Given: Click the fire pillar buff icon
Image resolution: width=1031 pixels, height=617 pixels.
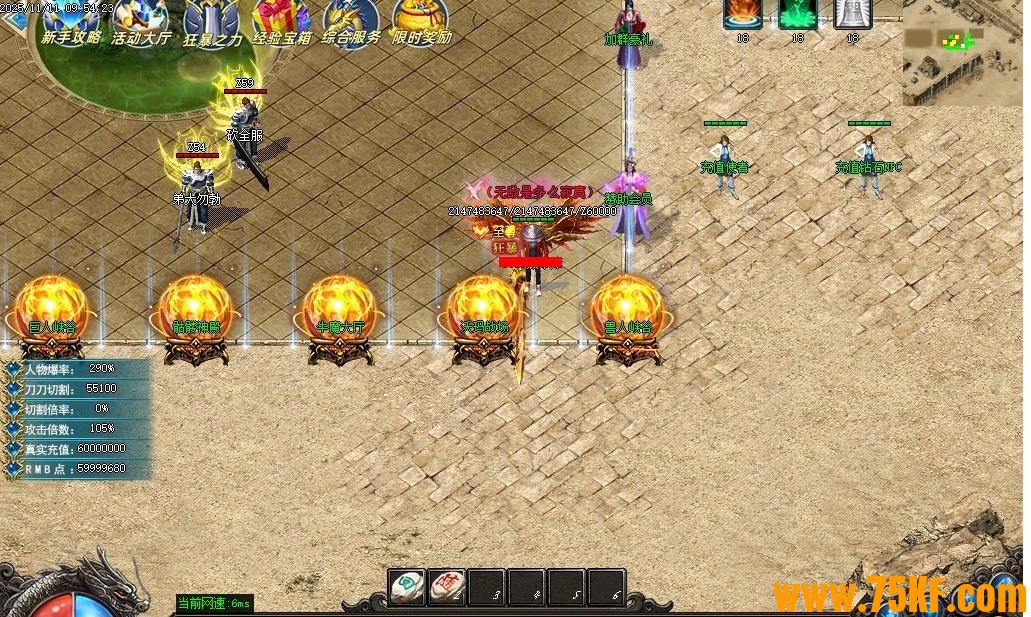Looking at the screenshot, I should tap(743, 13).
